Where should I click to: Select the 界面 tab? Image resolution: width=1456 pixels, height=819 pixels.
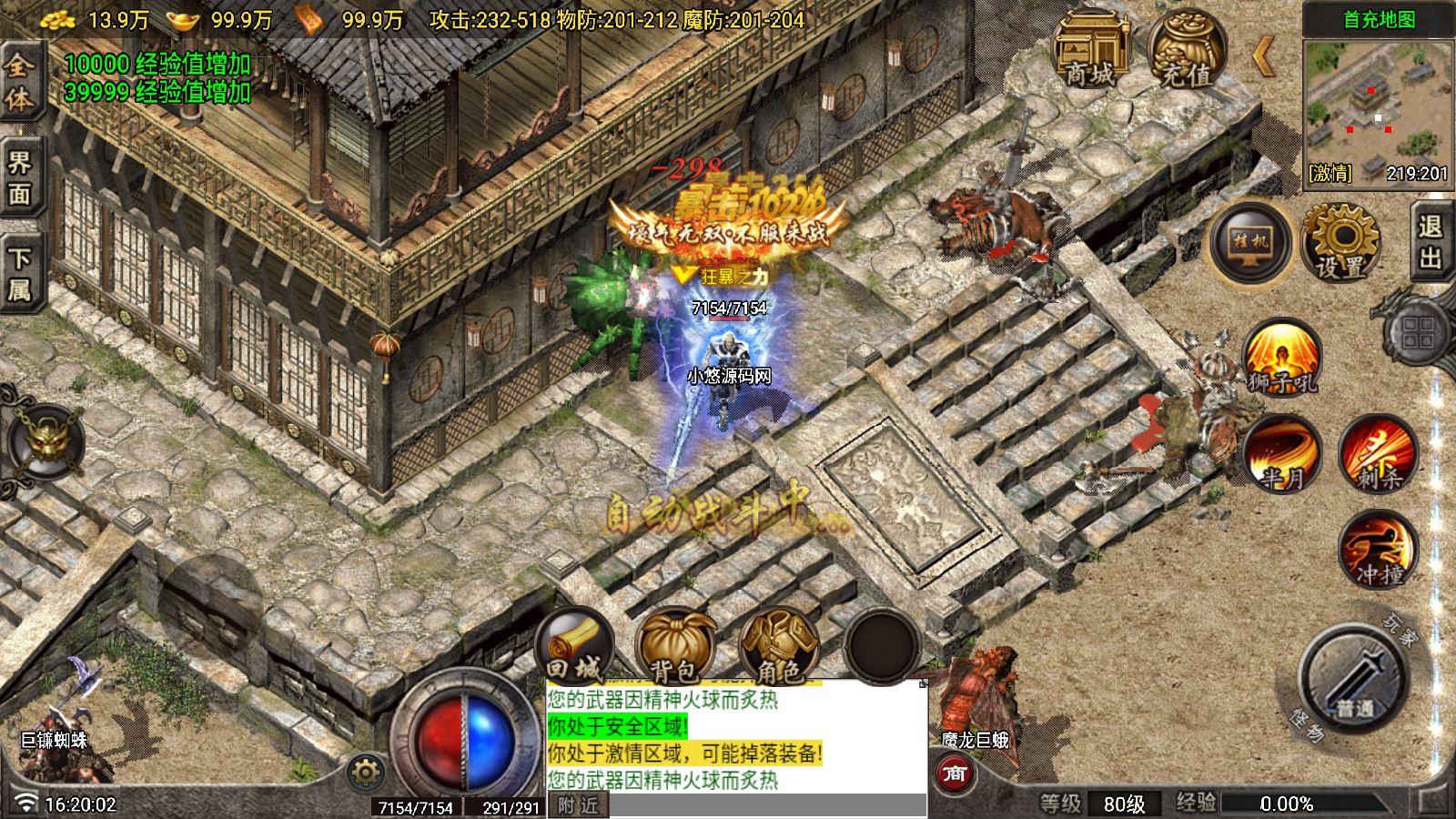tap(20, 178)
